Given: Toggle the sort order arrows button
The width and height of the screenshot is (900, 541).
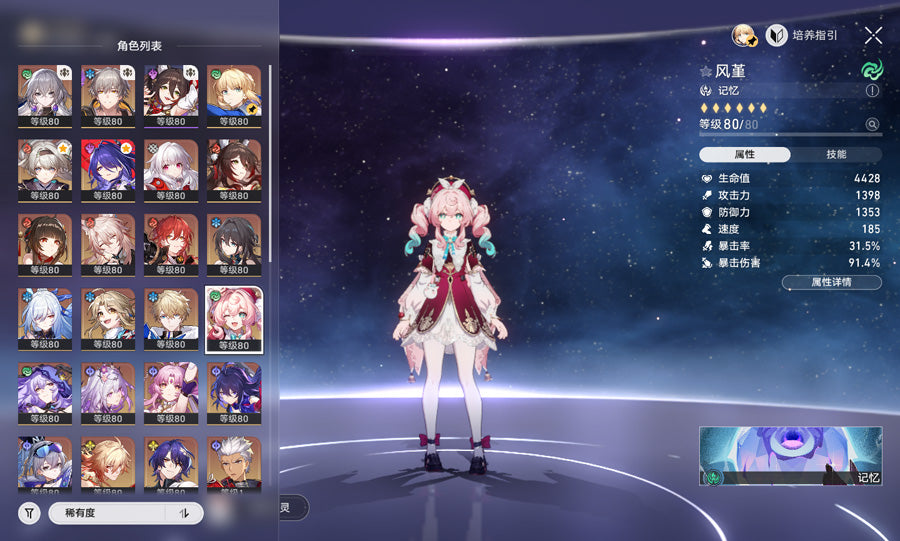Looking at the screenshot, I should pyautogui.click(x=184, y=513).
